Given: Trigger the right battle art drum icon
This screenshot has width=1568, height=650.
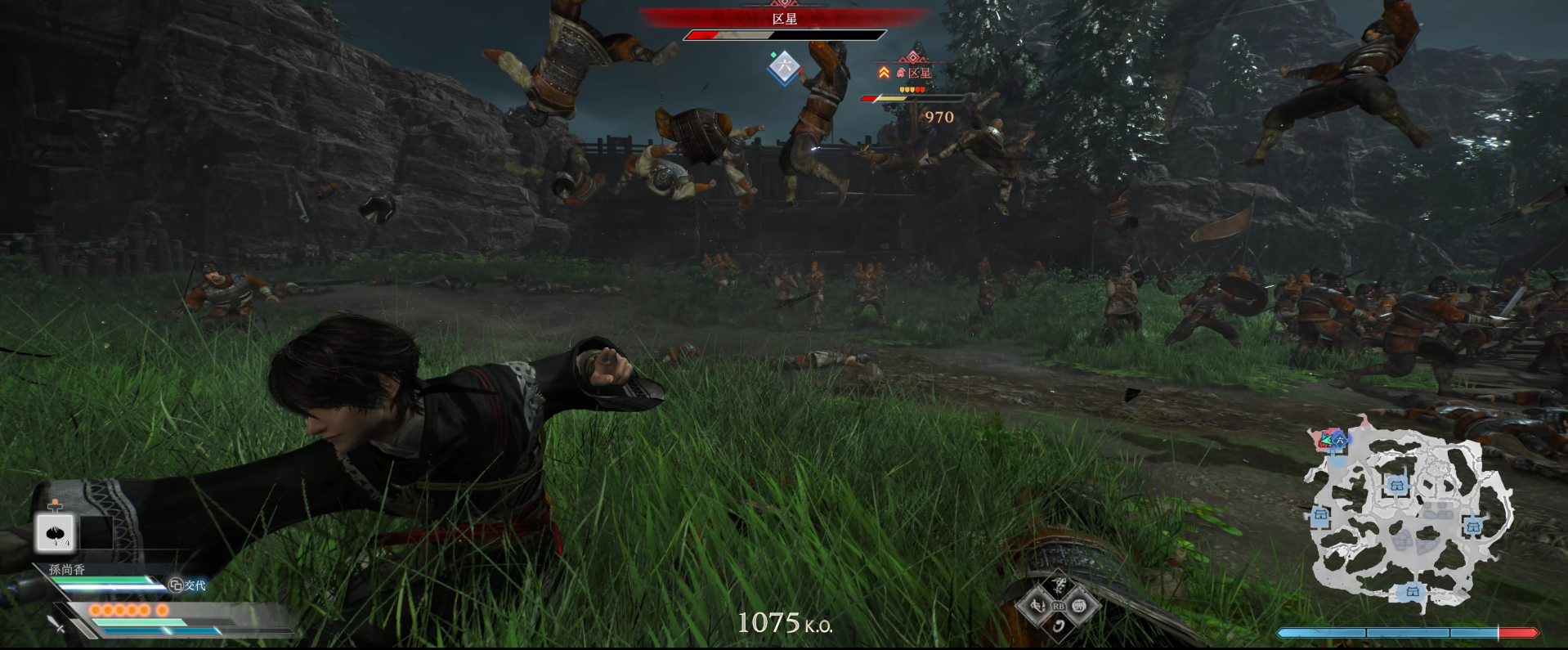Looking at the screenshot, I should (1079, 606).
